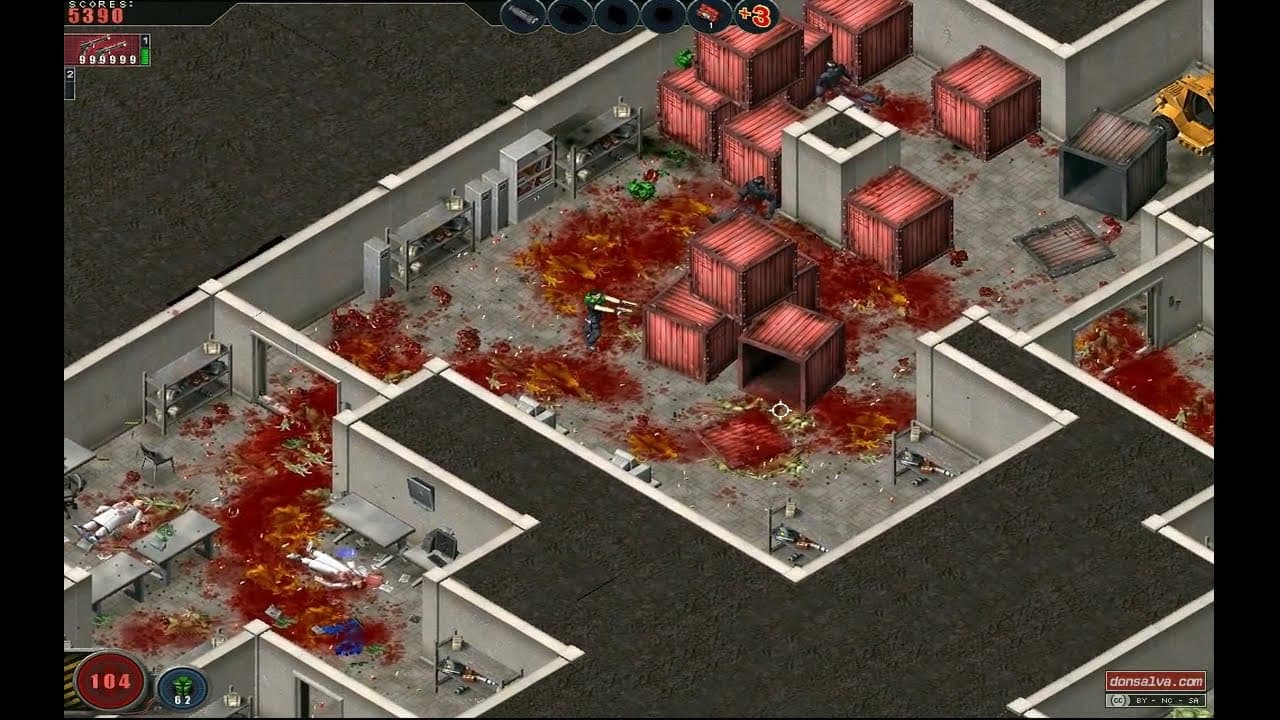Screen dimensions: 1280x720
Task: Select the flashlight item icon
Action: (523, 16)
